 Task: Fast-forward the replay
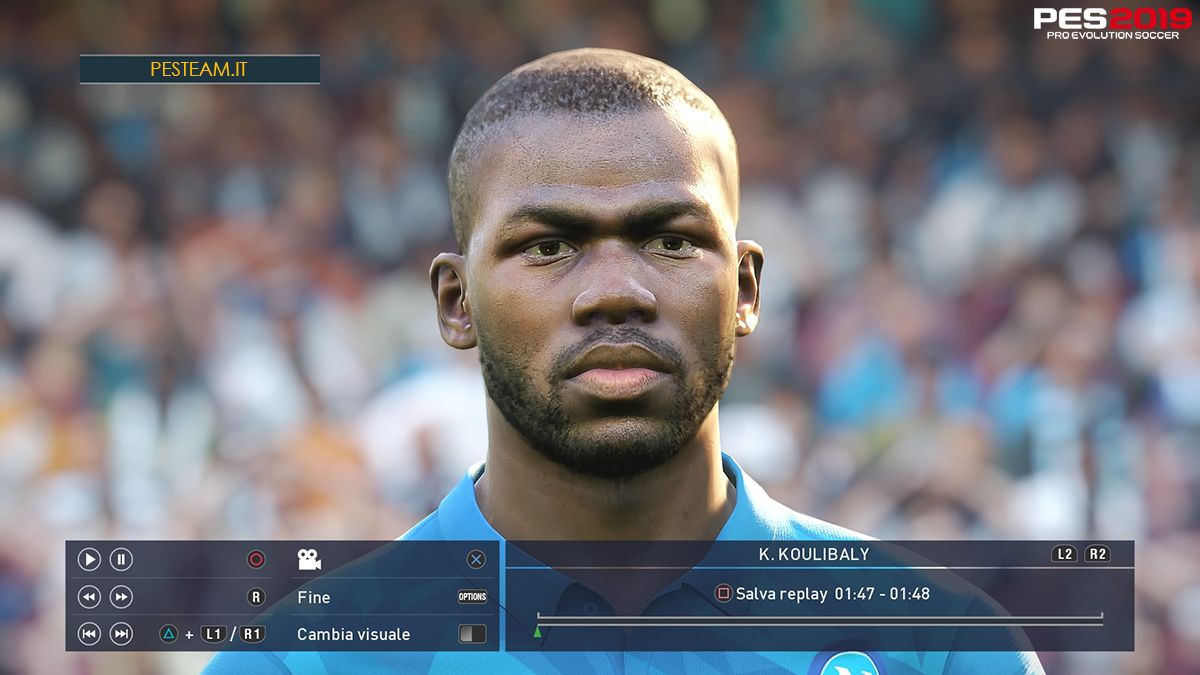coord(121,597)
